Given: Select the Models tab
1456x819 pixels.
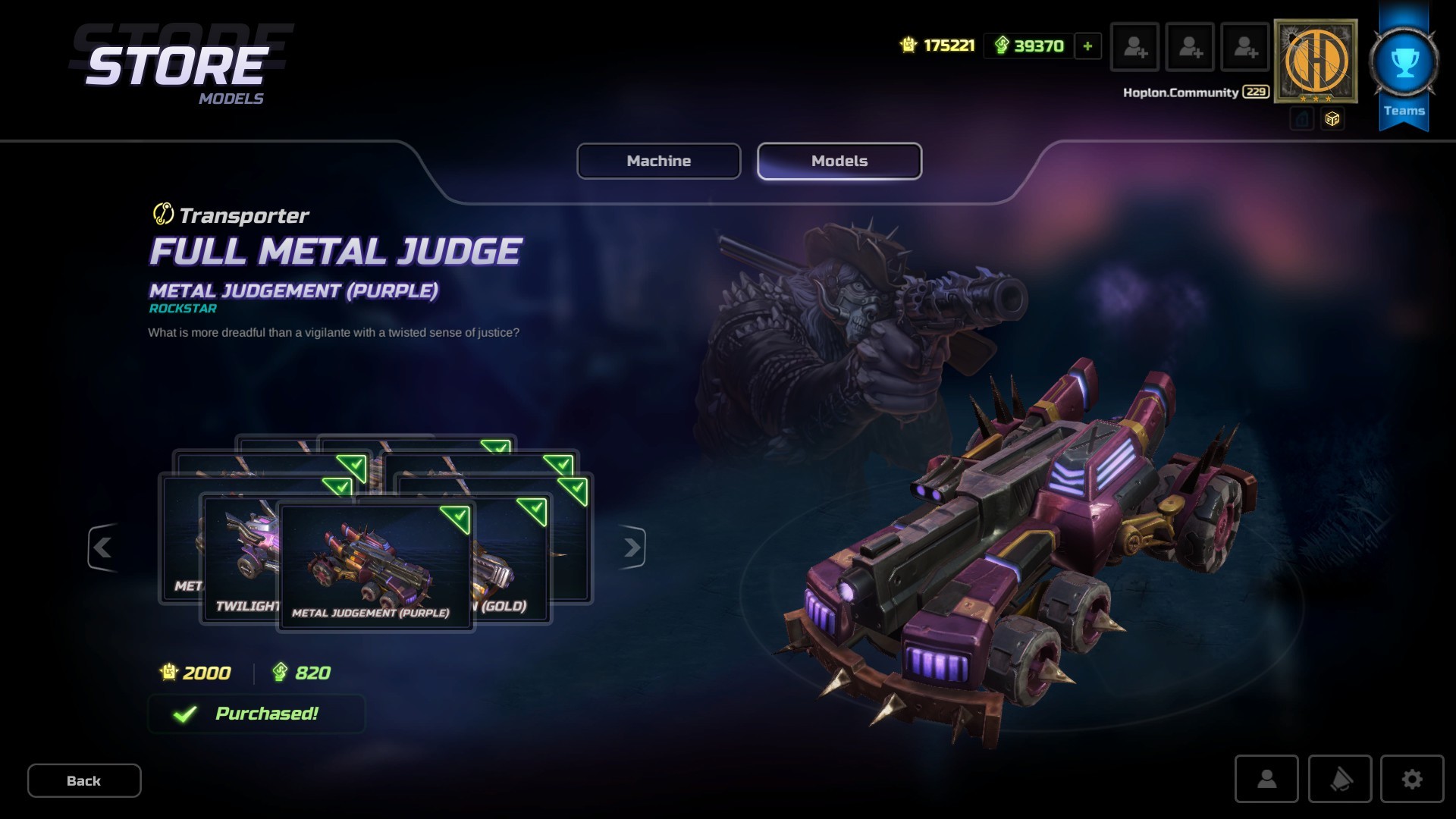Looking at the screenshot, I should (839, 161).
